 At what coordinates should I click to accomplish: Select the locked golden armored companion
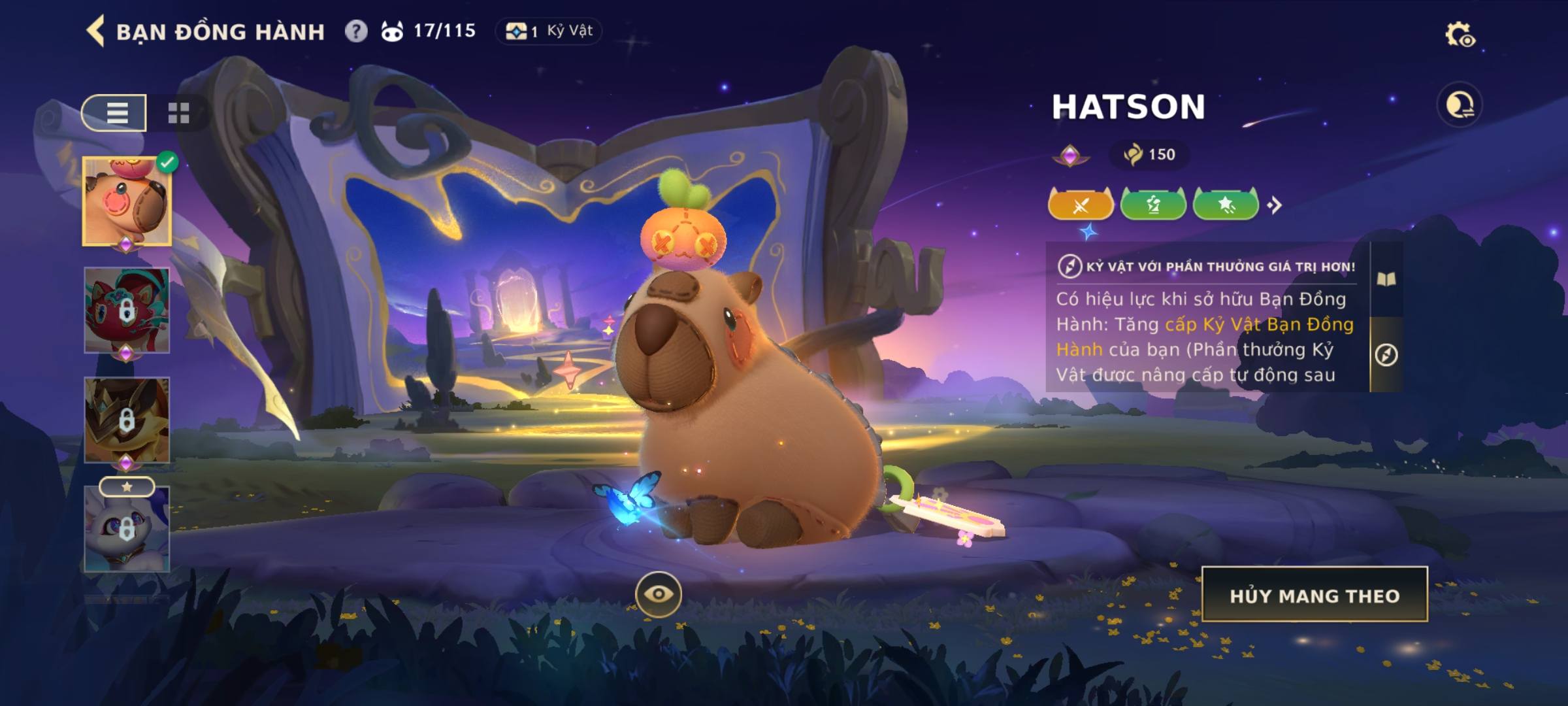(x=127, y=420)
